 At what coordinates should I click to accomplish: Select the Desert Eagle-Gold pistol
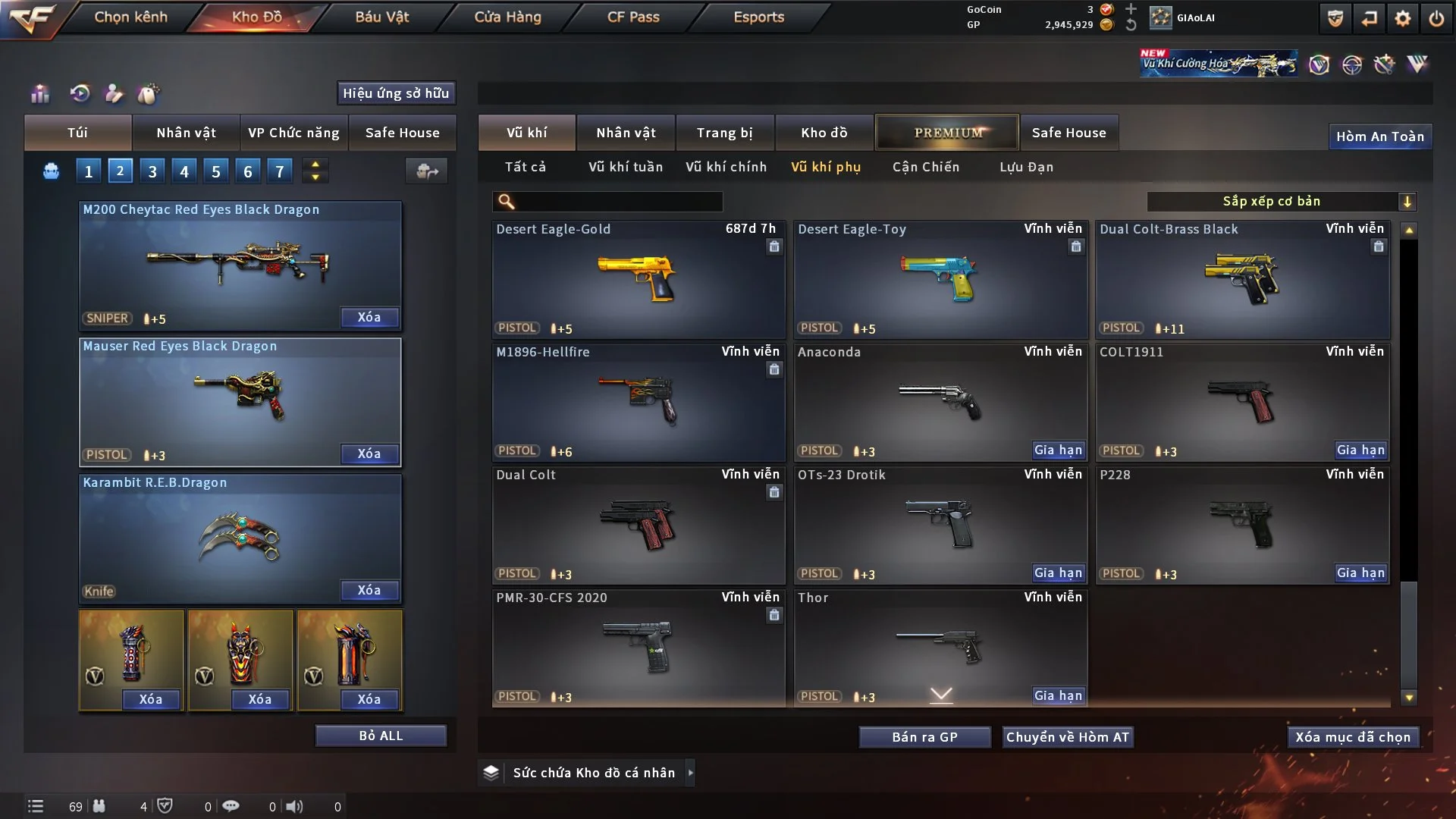click(x=638, y=279)
